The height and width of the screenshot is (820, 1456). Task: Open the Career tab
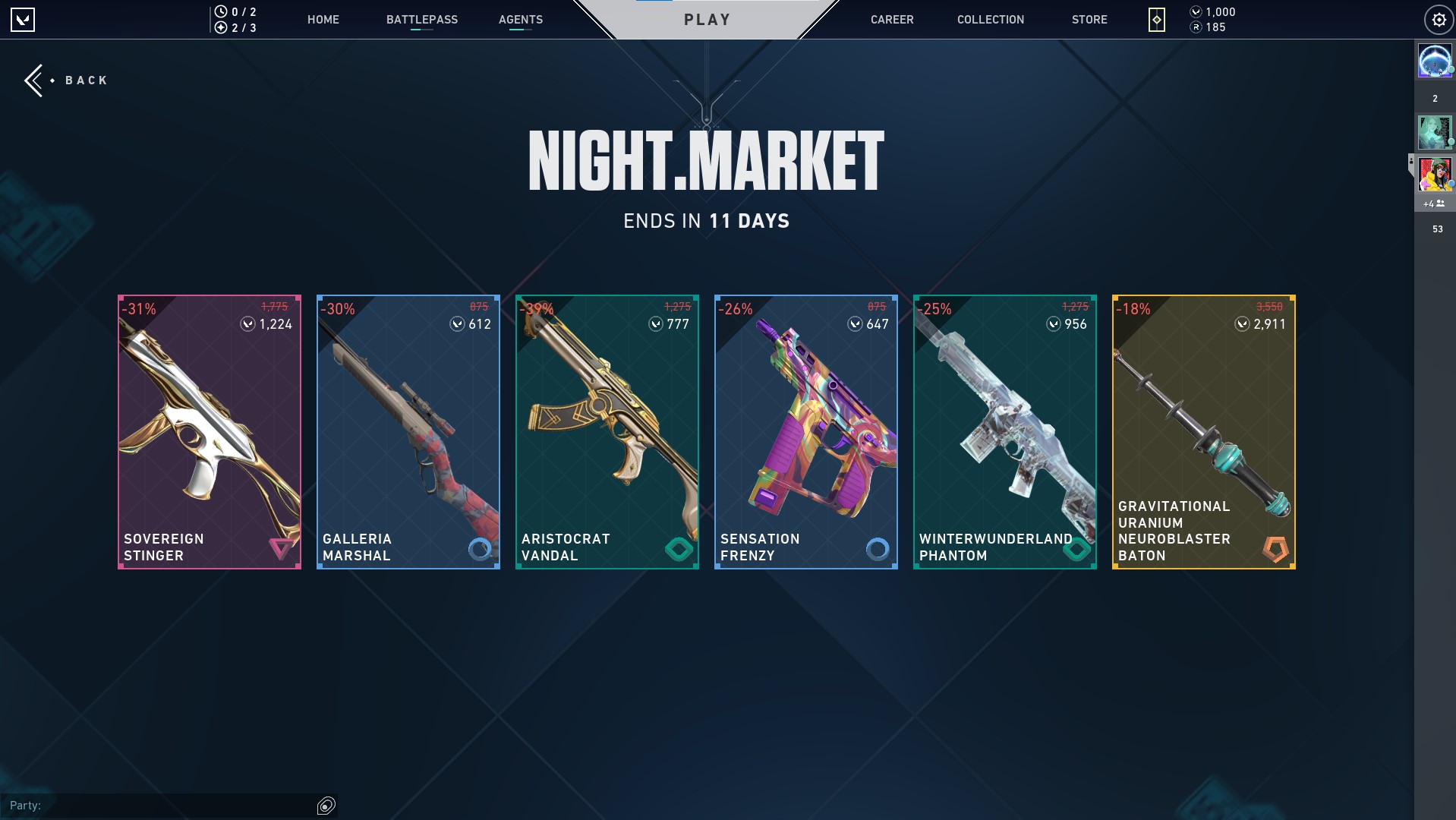[x=892, y=20]
